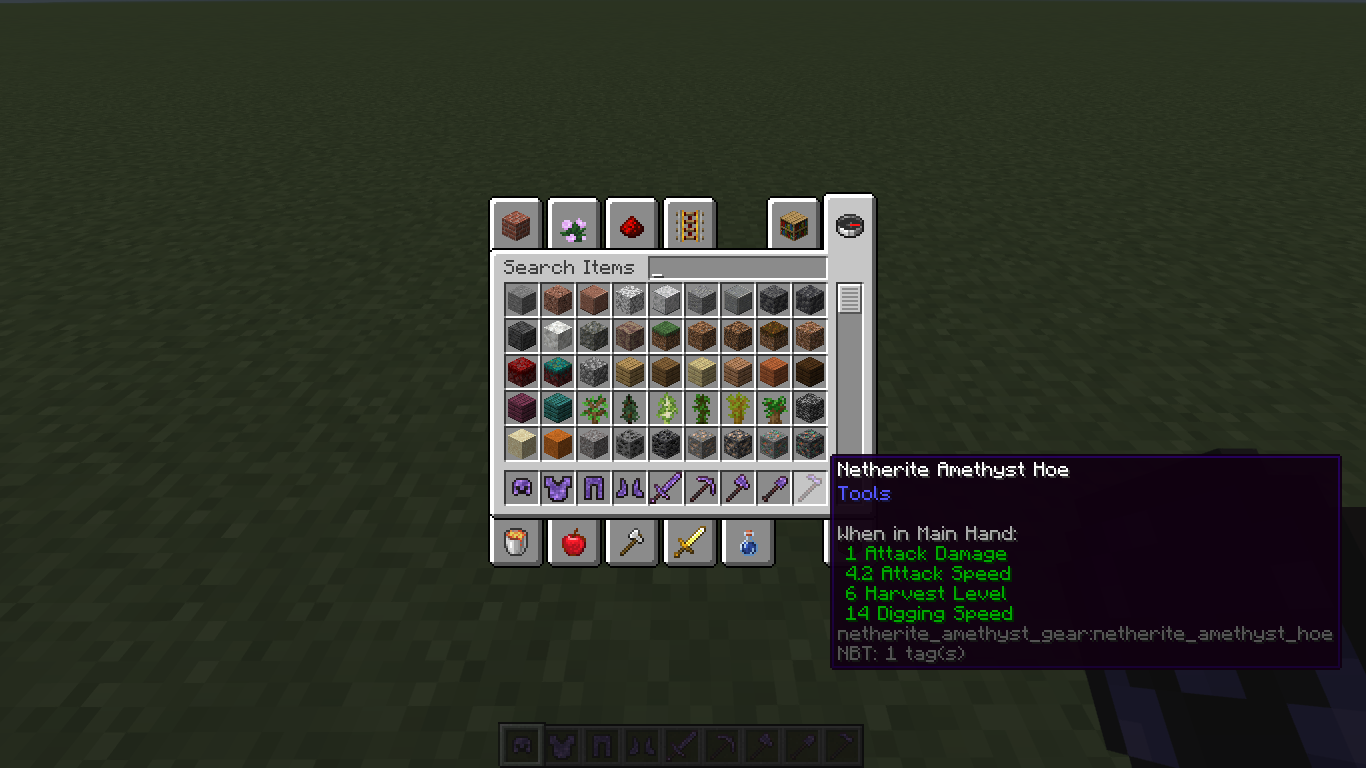
Task: Select the Tools tab axe icon
Action: tap(631, 542)
